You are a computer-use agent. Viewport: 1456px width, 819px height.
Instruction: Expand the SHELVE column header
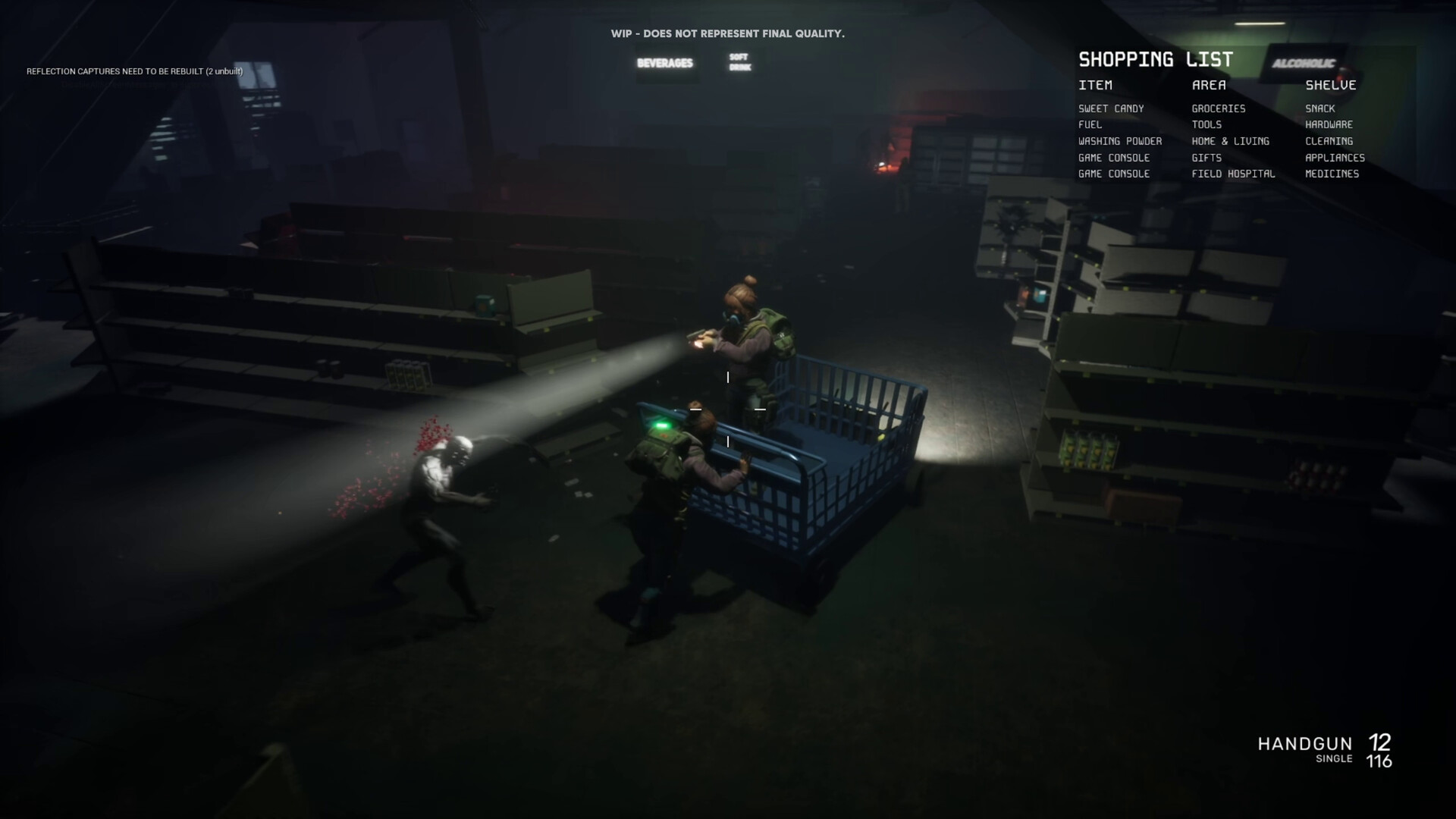point(1331,85)
